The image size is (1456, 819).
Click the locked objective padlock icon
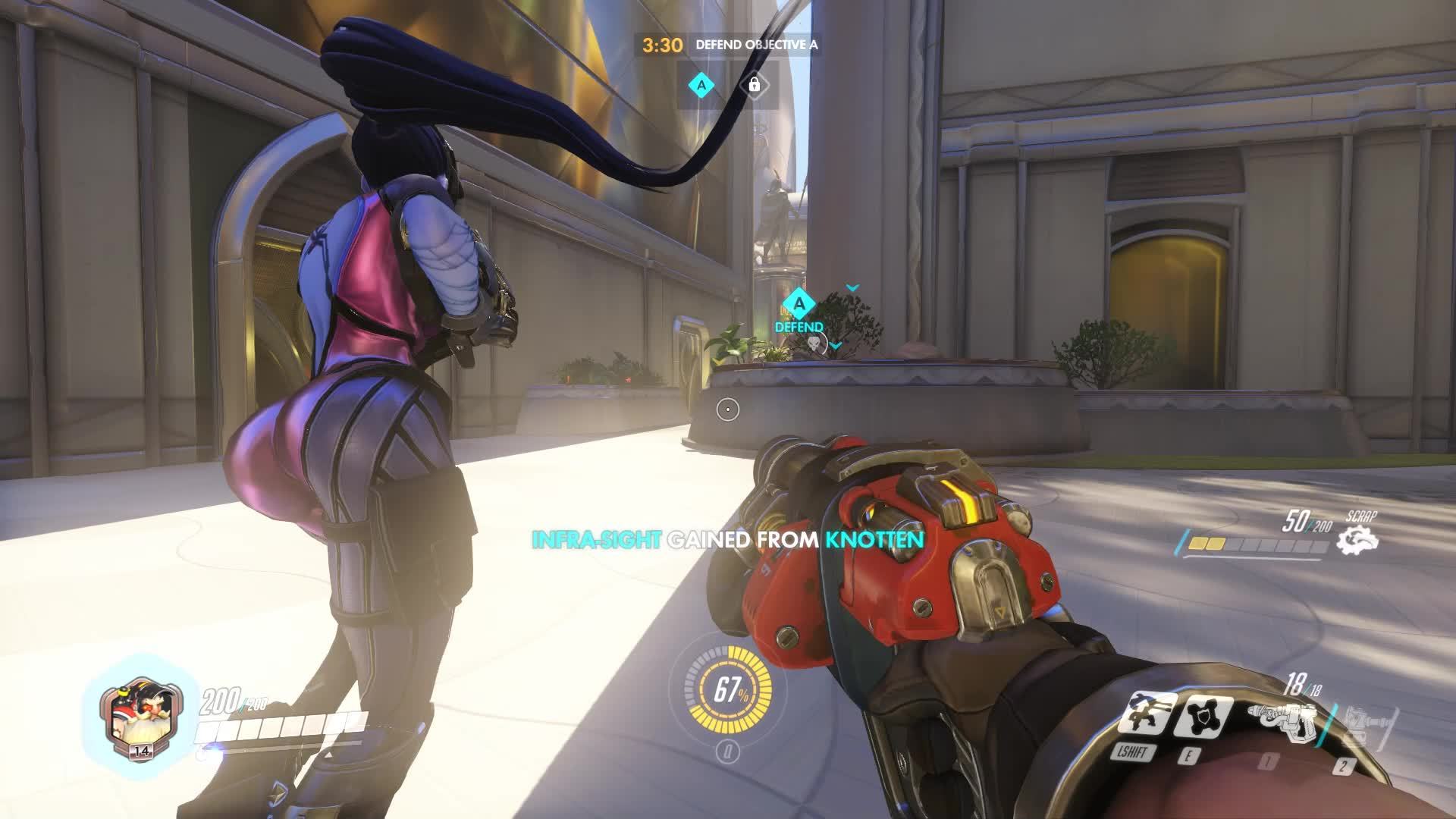click(x=754, y=85)
